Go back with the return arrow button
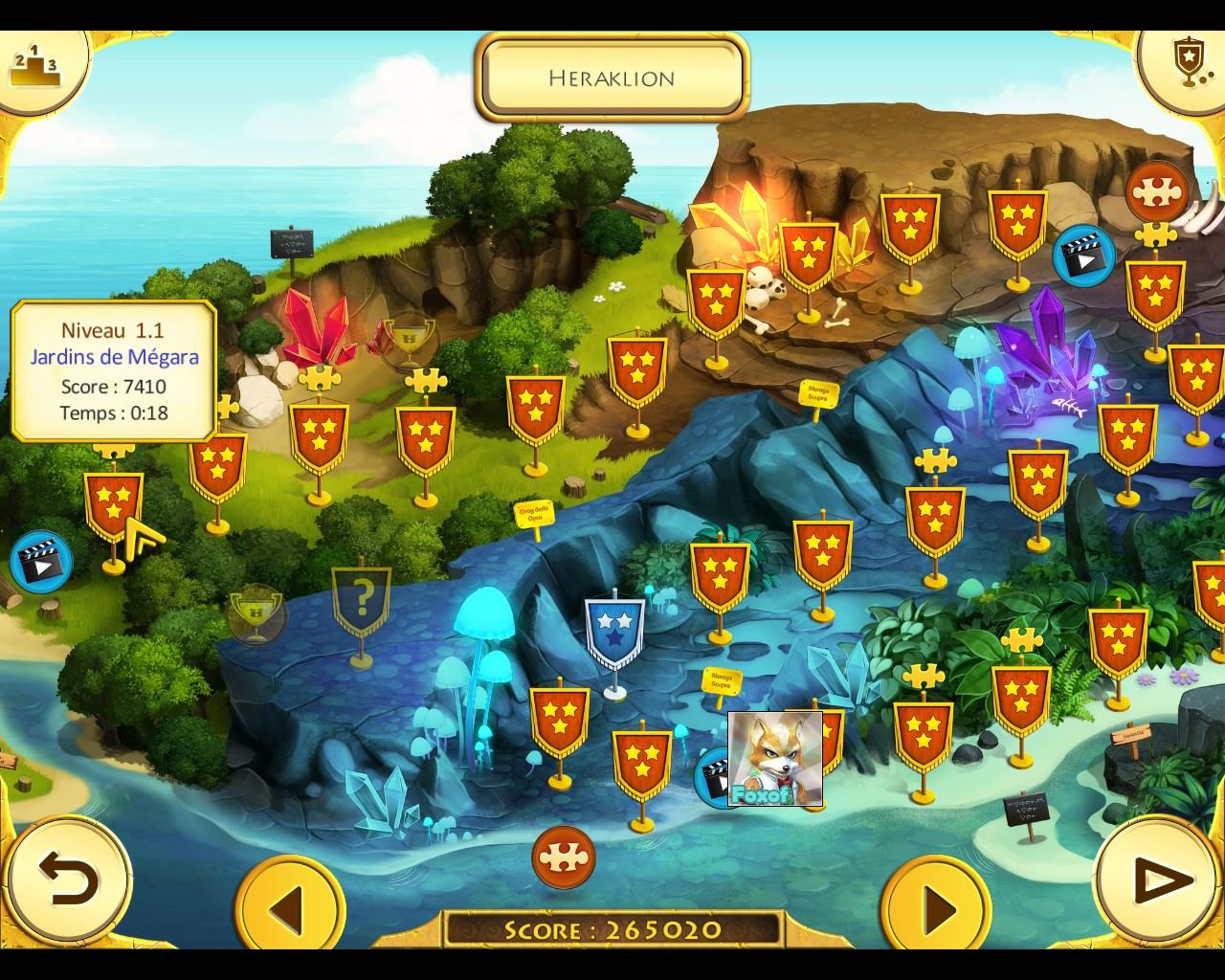 [68, 879]
